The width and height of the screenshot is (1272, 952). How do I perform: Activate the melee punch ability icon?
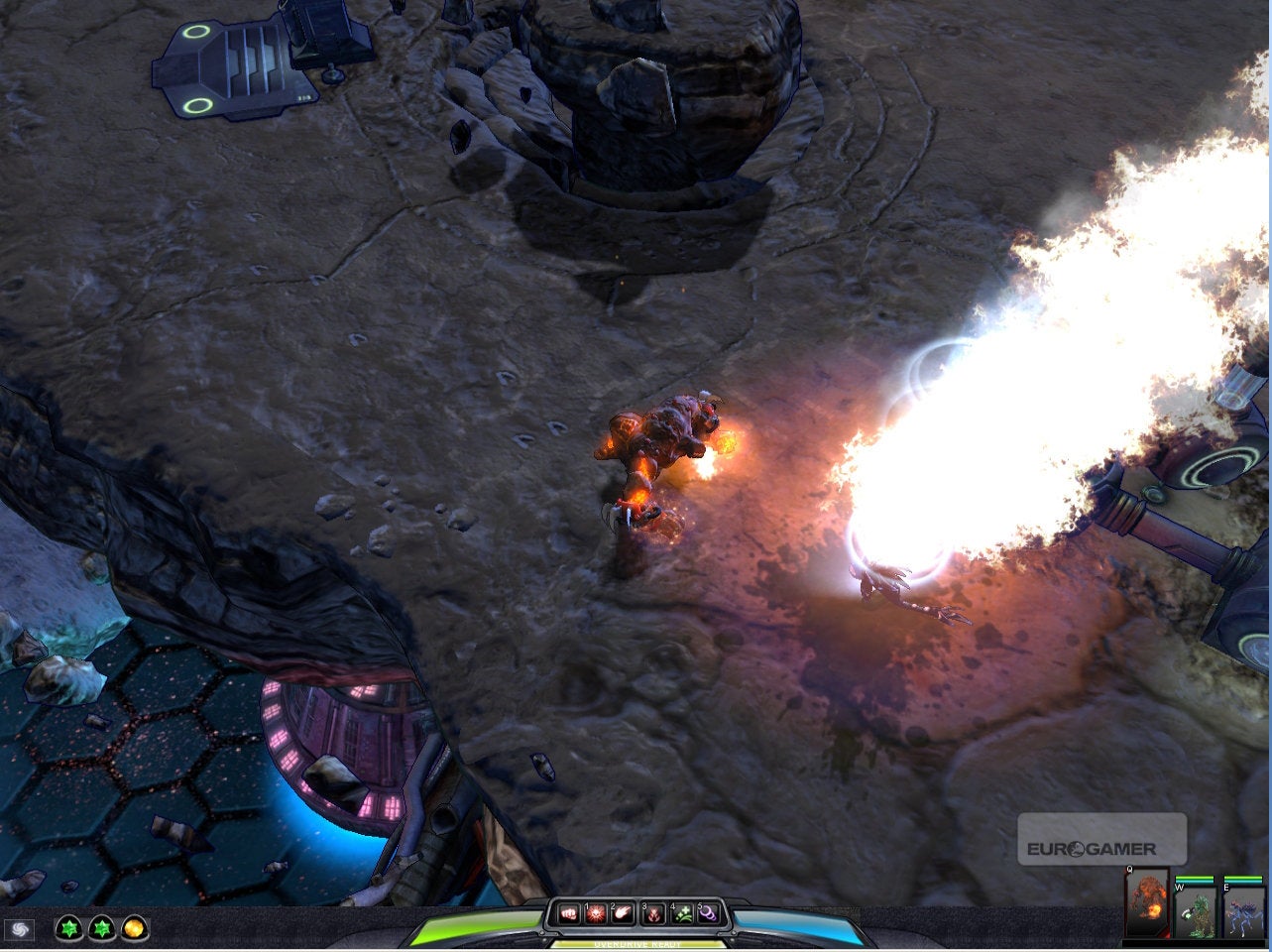(568, 913)
